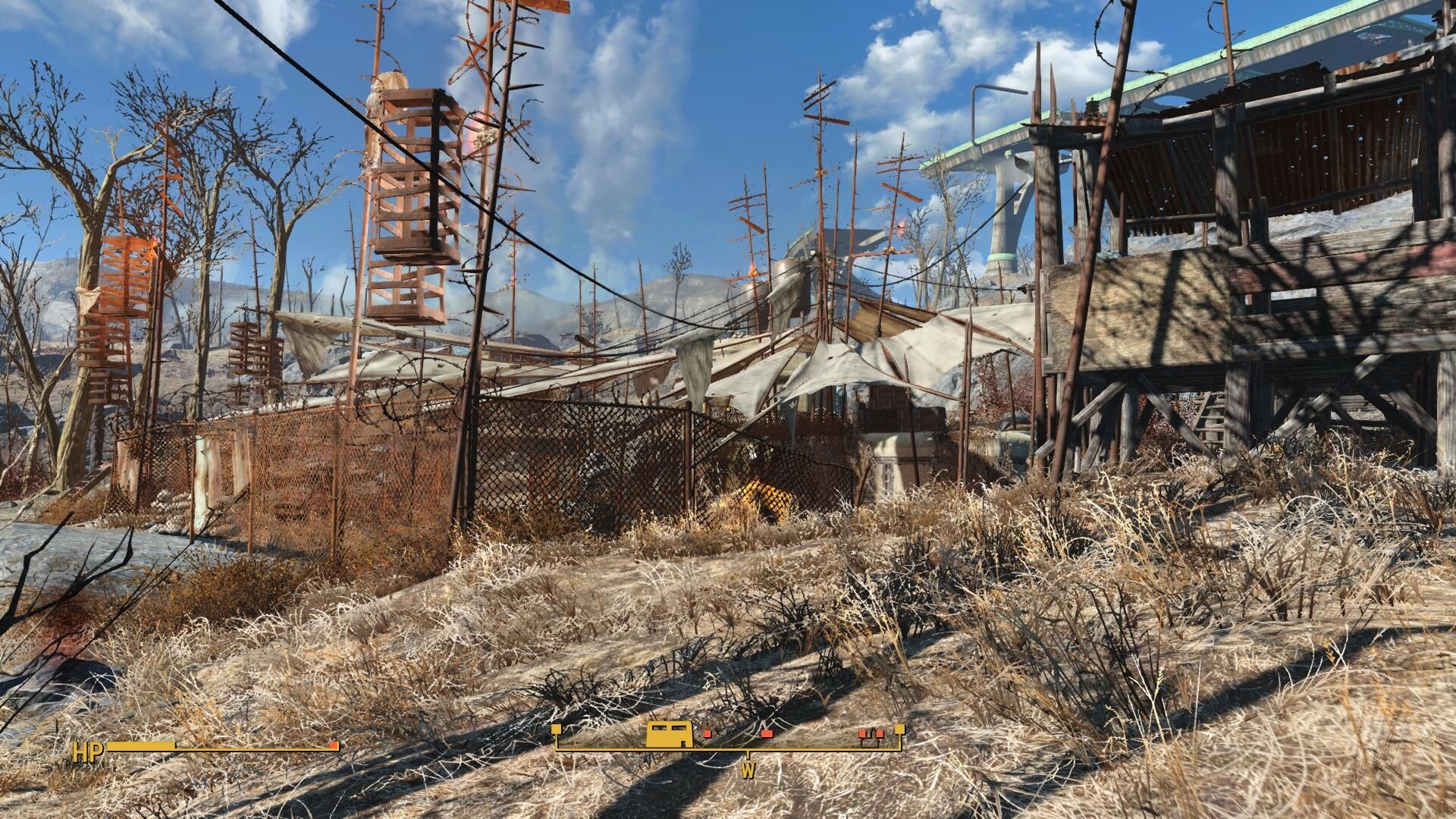Select the yellow object behind the fence
The height and width of the screenshot is (819, 1456).
pos(762,497)
